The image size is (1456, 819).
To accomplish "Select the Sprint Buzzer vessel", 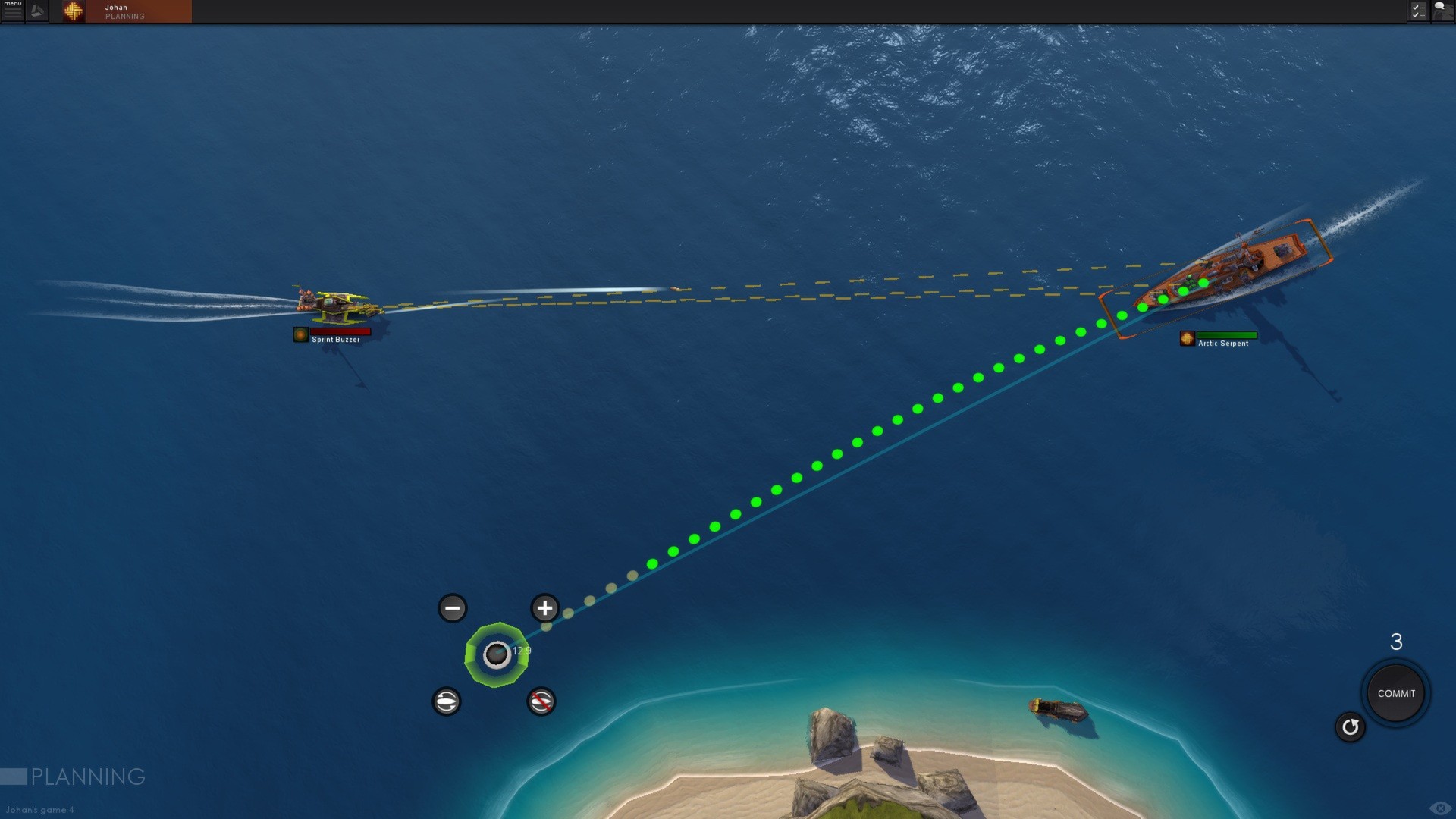I will (x=336, y=306).
